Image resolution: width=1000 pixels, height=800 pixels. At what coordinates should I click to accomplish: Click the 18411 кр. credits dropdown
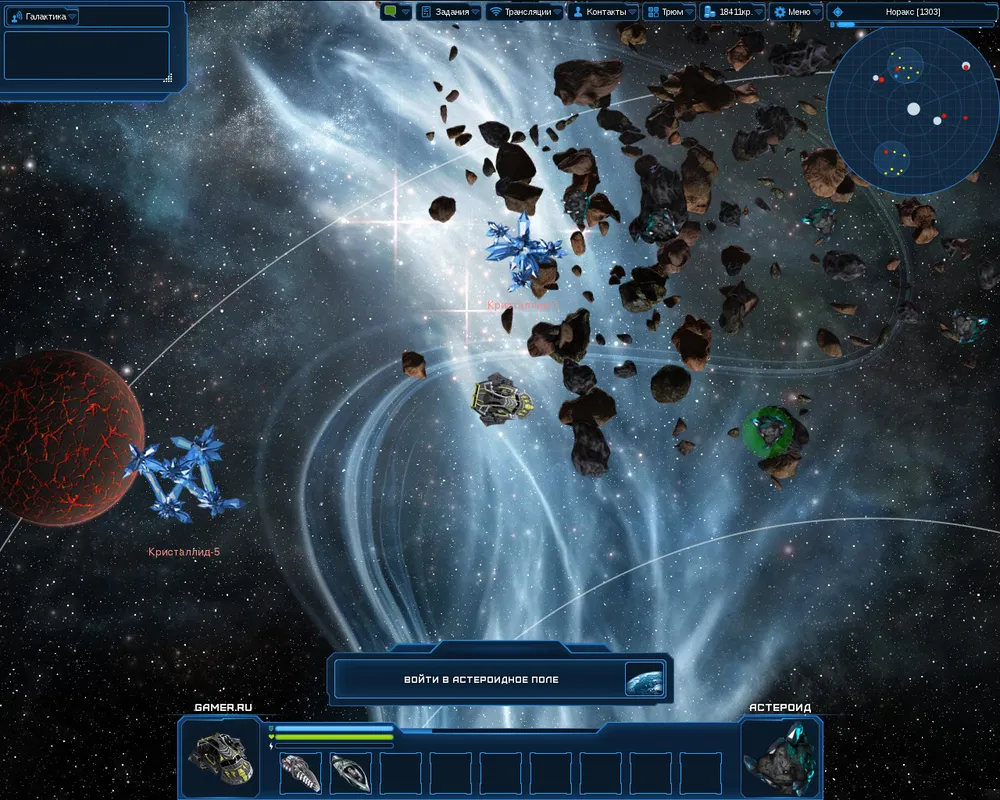coord(733,12)
